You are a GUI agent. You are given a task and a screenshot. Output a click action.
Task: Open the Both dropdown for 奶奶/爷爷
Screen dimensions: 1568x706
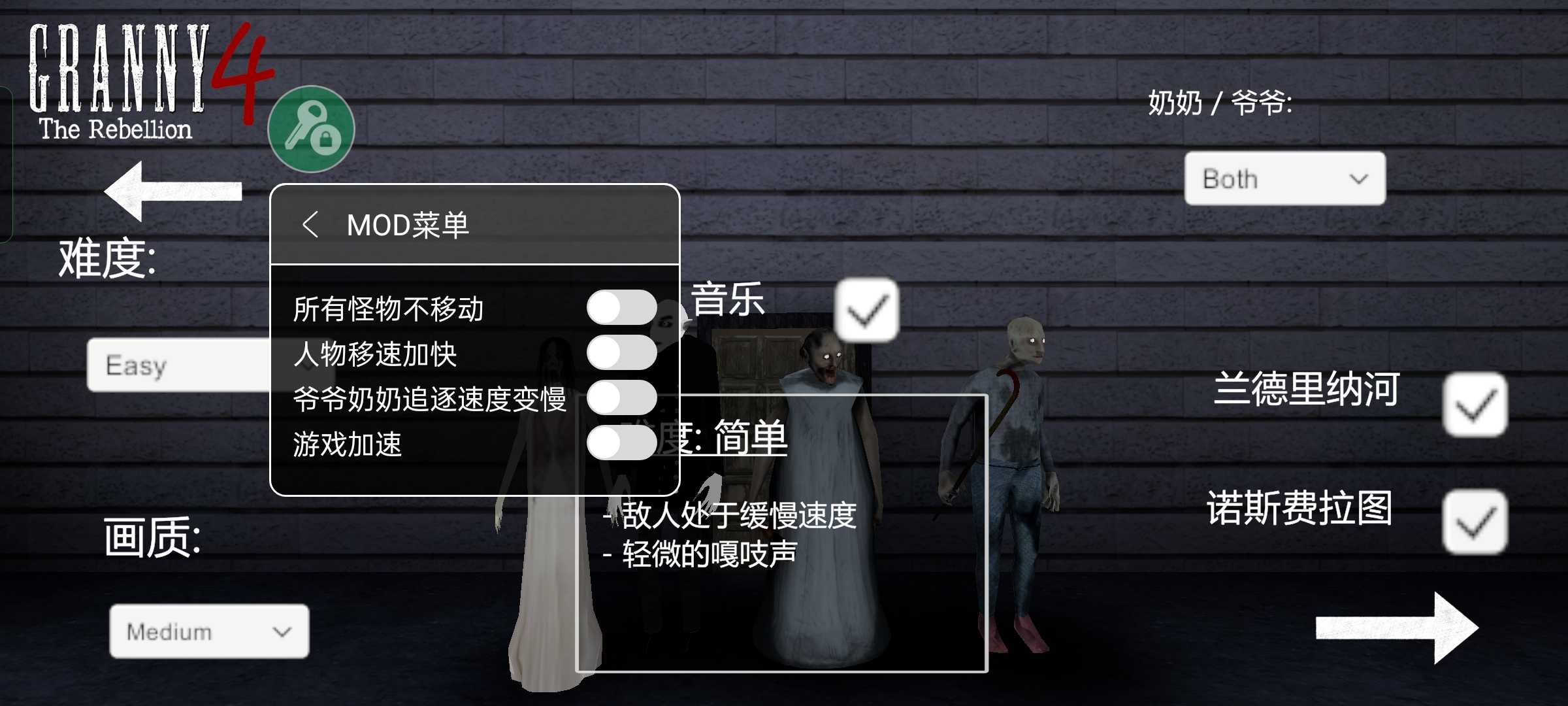pyautogui.click(x=1284, y=178)
